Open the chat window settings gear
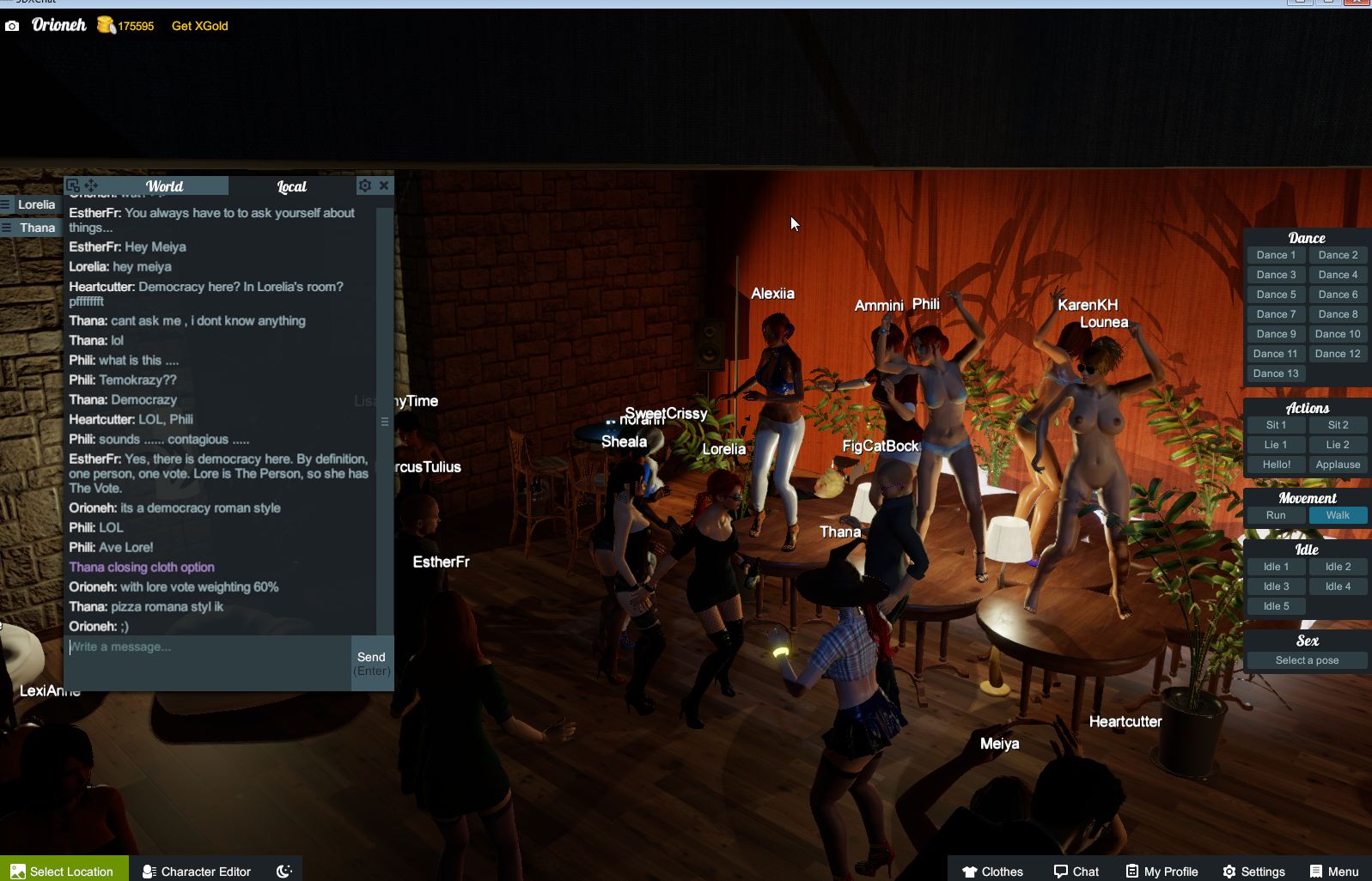This screenshot has height=881, width=1372. pos(365,185)
